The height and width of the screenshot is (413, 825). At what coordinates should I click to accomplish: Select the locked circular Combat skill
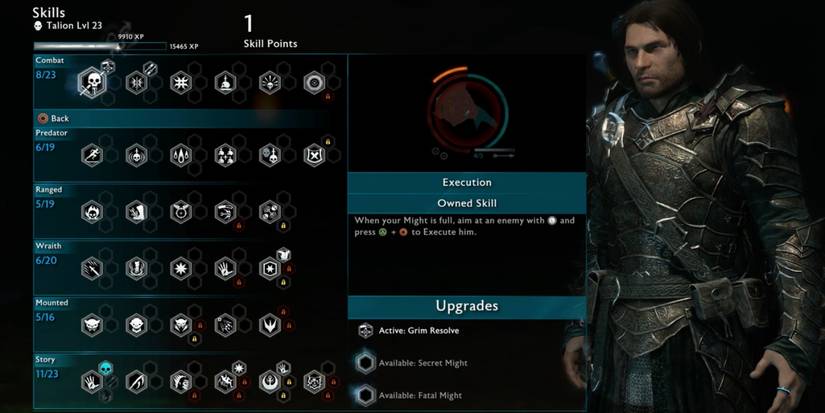pos(314,82)
